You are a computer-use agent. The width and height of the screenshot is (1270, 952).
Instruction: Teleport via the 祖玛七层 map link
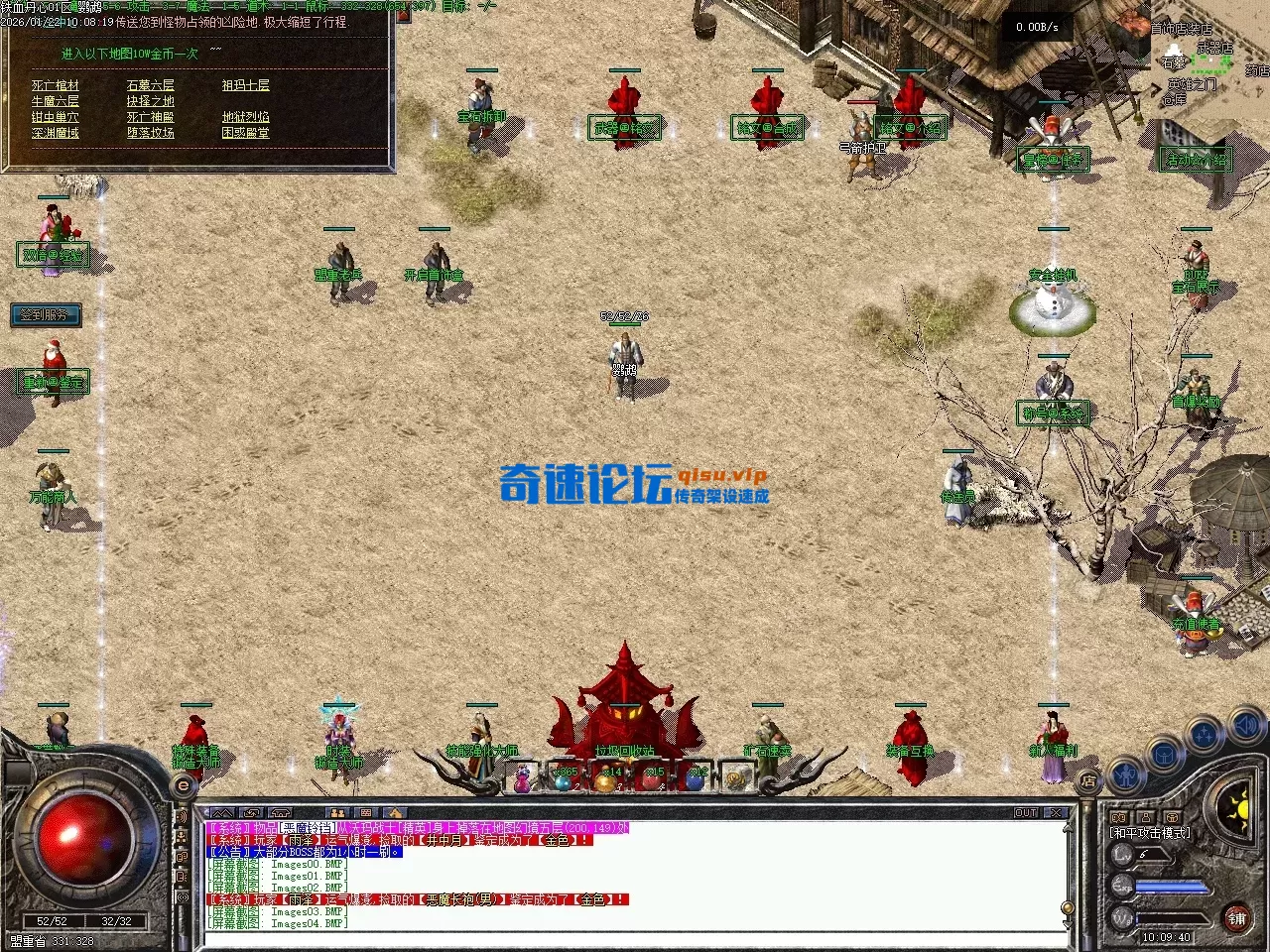click(x=245, y=85)
